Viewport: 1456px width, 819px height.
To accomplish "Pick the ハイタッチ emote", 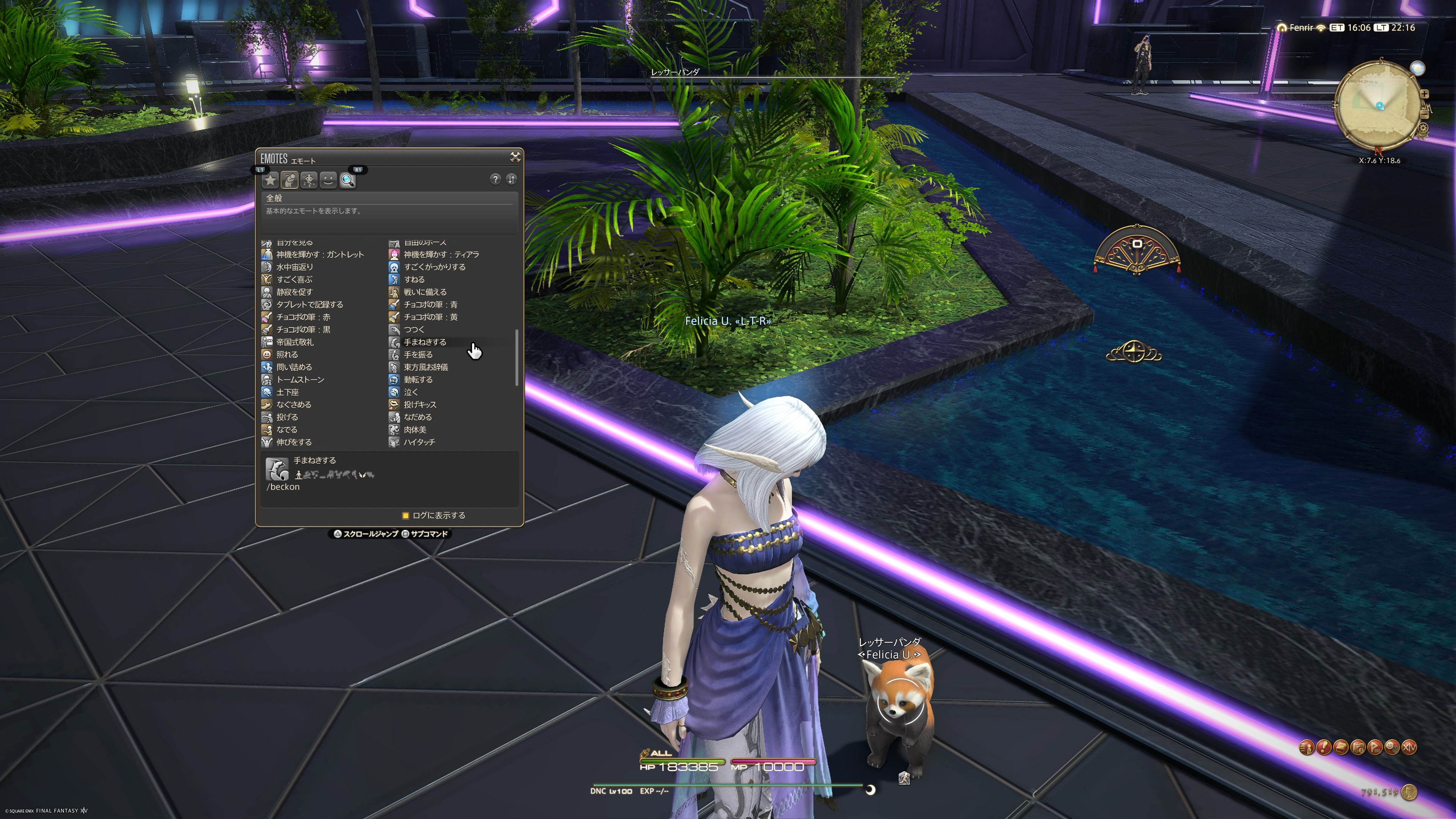I will click(419, 442).
